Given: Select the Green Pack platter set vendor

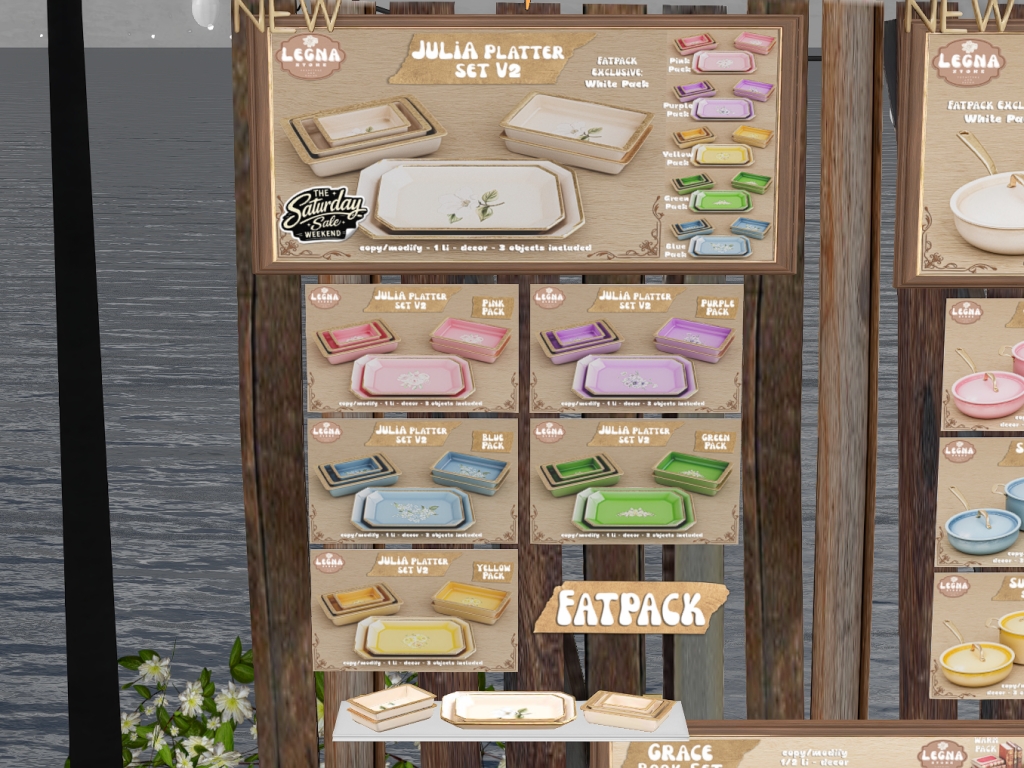Looking at the screenshot, I should click(x=636, y=481).
